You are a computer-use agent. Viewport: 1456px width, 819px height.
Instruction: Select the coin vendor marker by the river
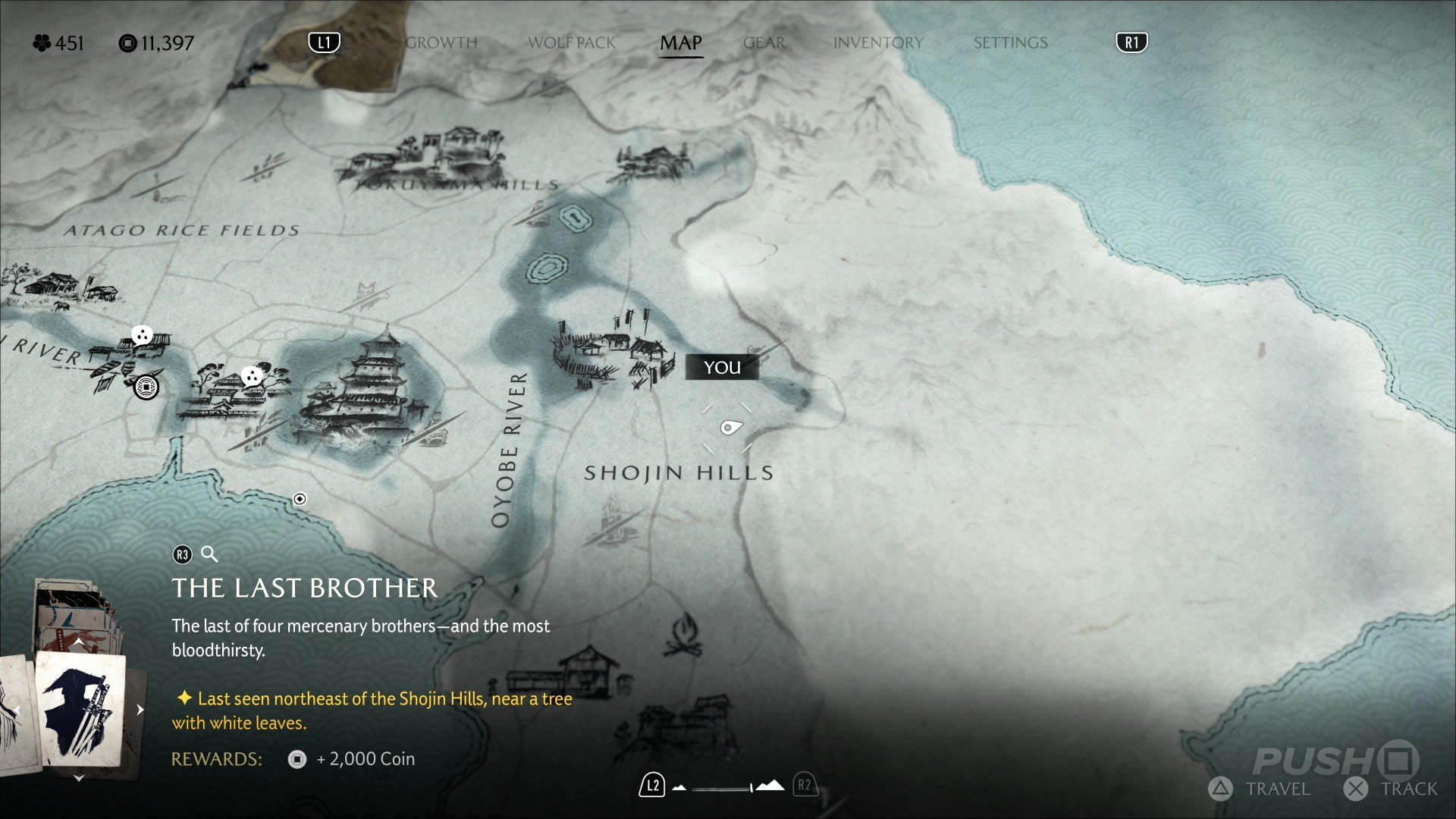click(x=146, y=388)
